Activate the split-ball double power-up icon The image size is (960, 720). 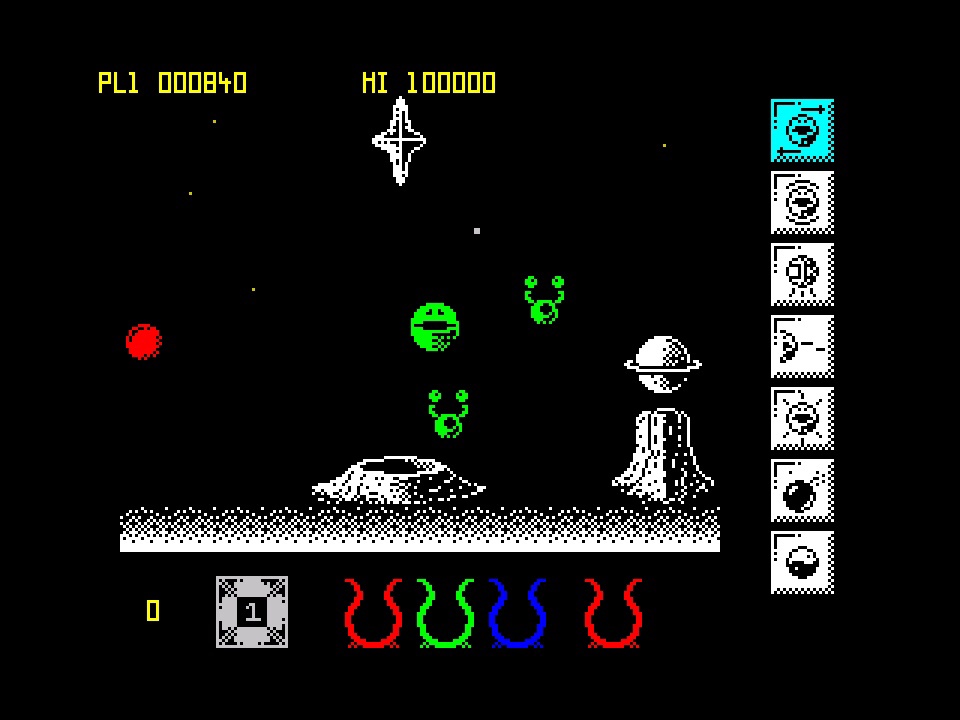tap(802, 274)
